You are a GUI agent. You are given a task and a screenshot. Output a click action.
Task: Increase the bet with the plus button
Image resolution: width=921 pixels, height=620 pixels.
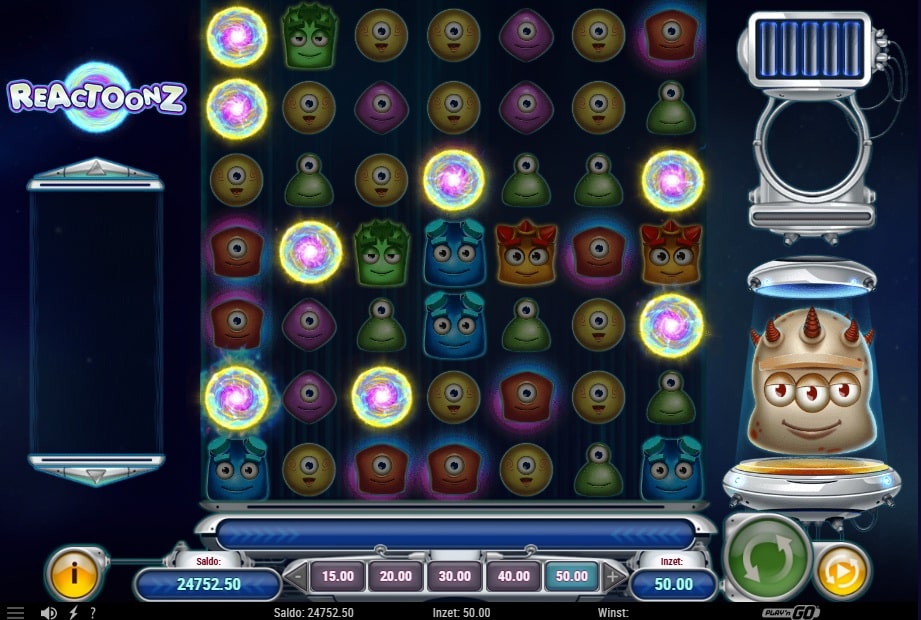tap(613, 576)
